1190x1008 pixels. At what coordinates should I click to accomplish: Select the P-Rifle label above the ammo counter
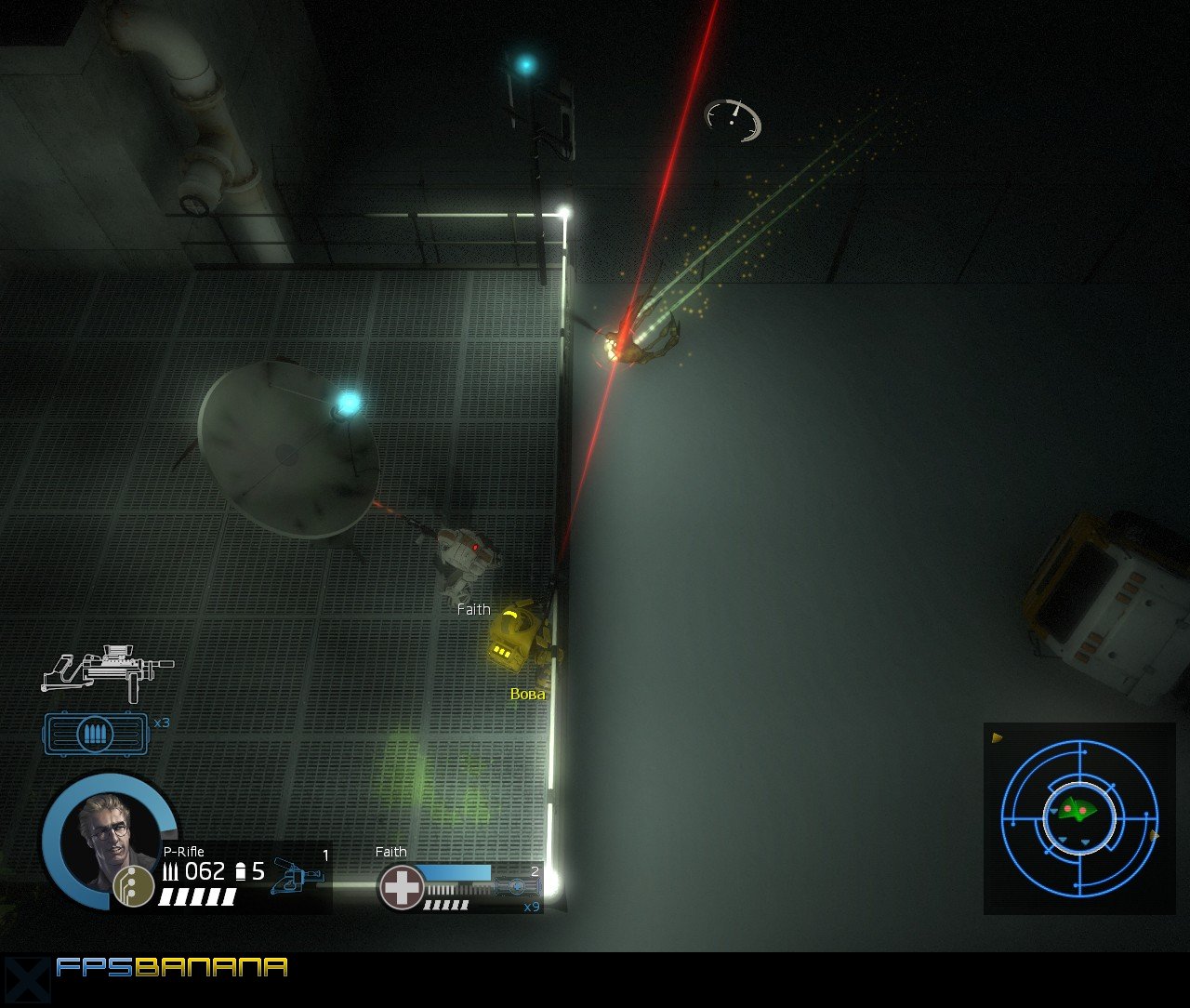click(x=181, y=852)
